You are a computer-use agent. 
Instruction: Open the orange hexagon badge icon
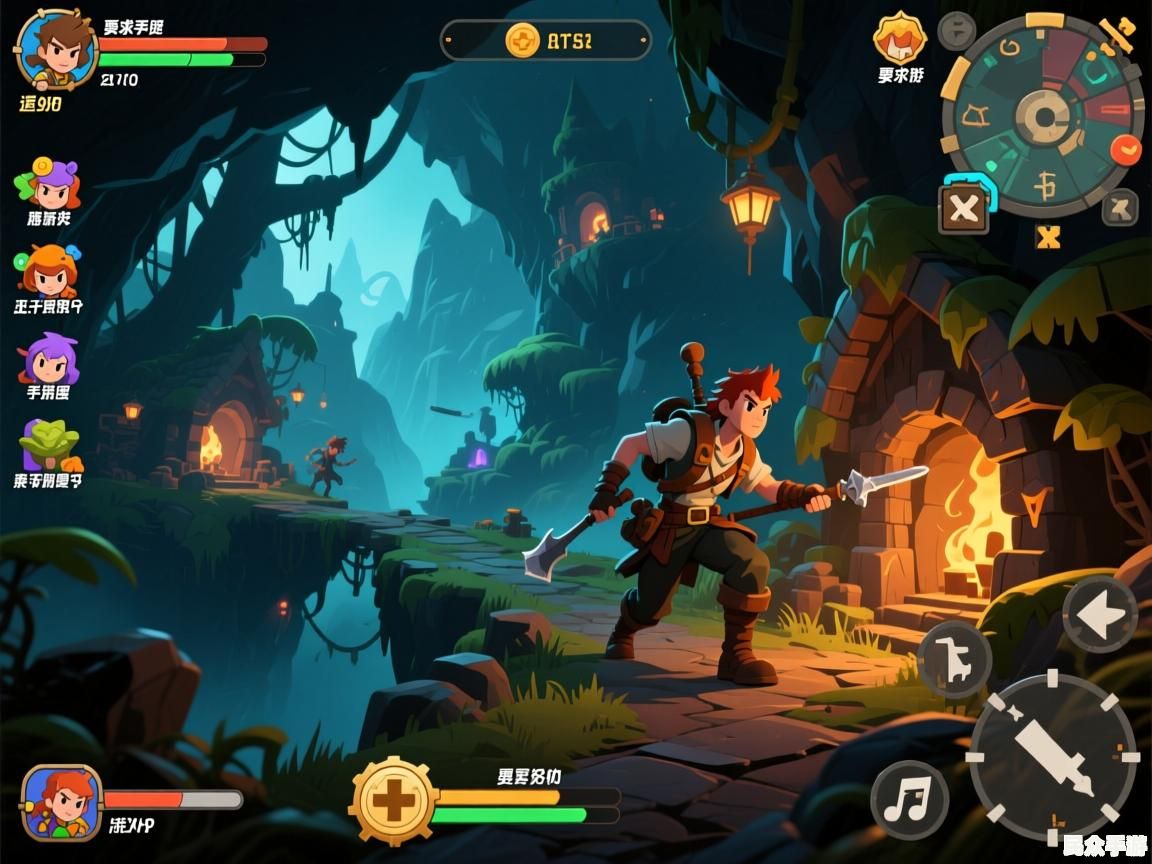click(x=900, y=40)
